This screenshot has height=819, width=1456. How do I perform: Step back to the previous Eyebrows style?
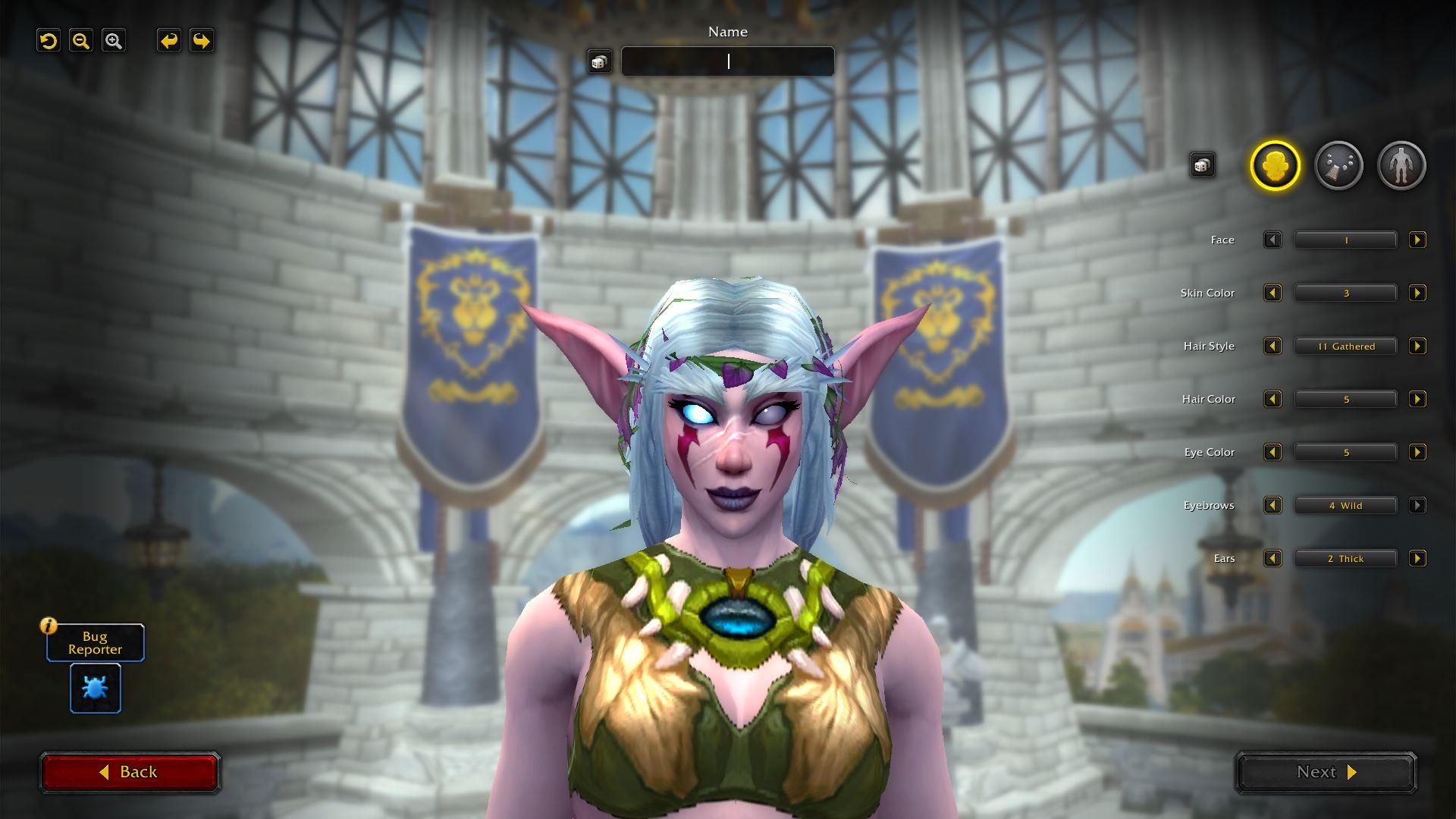pyautogui.click(x=1272, y=506)
